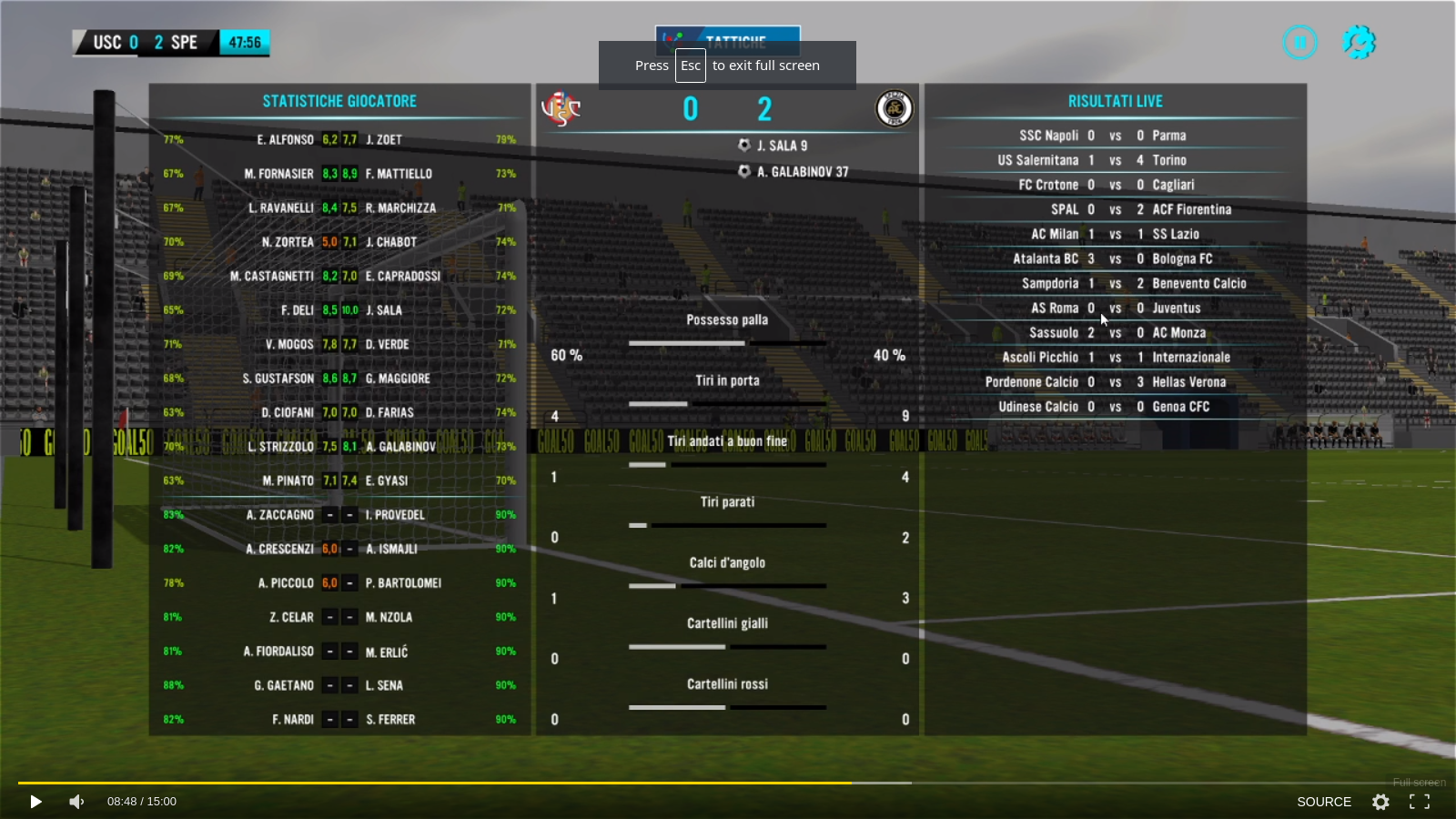1456x819 pixels.
Task: Mute the video player volume
Action: click(76, 802)
